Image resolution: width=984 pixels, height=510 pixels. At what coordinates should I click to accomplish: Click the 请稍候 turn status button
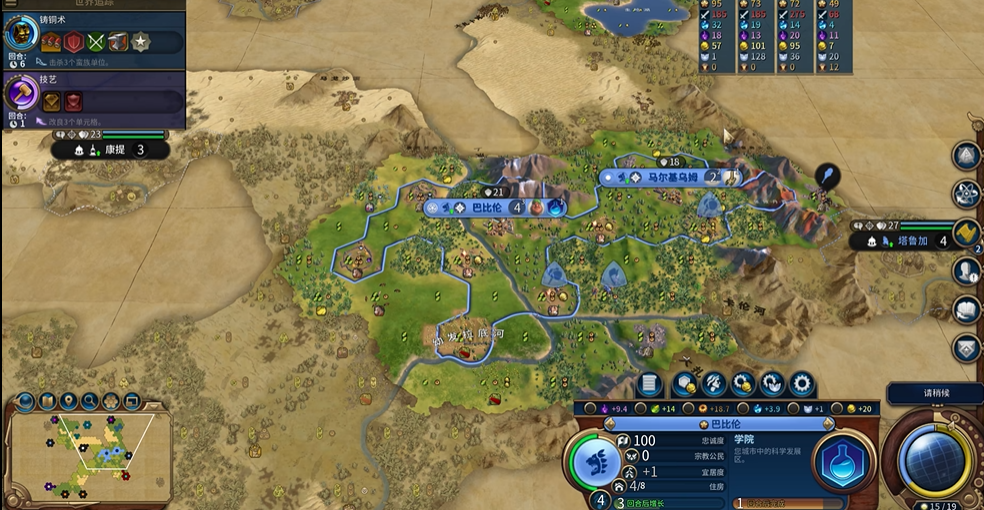932,393
